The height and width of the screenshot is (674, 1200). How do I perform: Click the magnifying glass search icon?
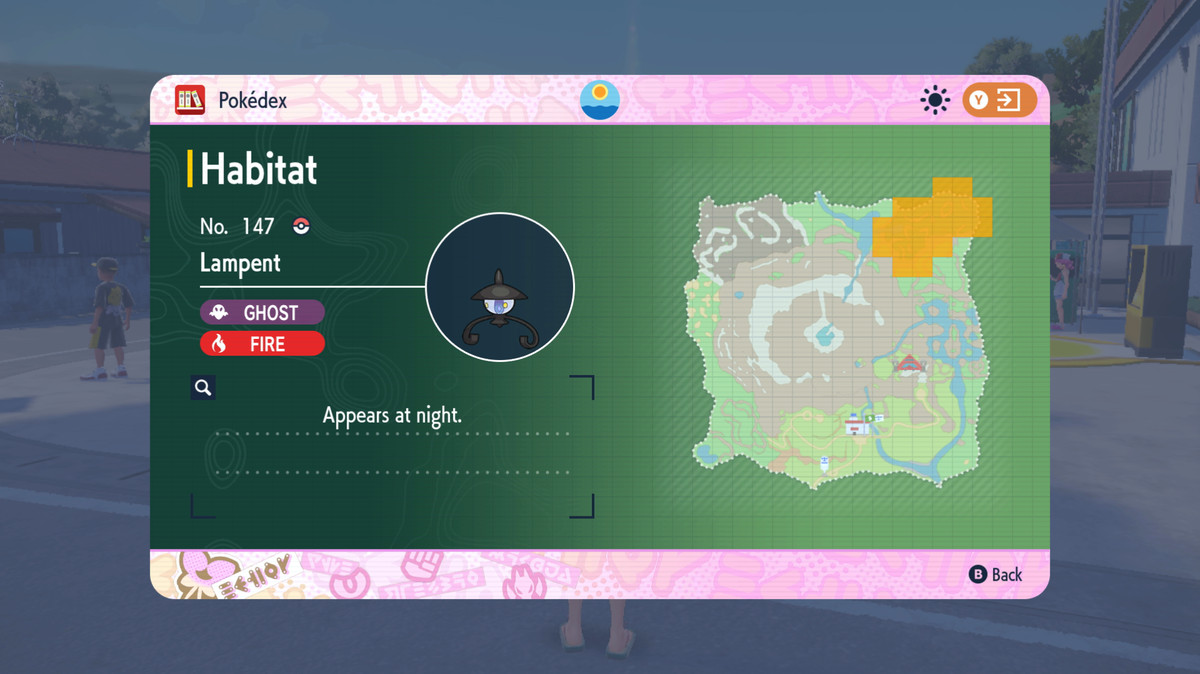203,388
